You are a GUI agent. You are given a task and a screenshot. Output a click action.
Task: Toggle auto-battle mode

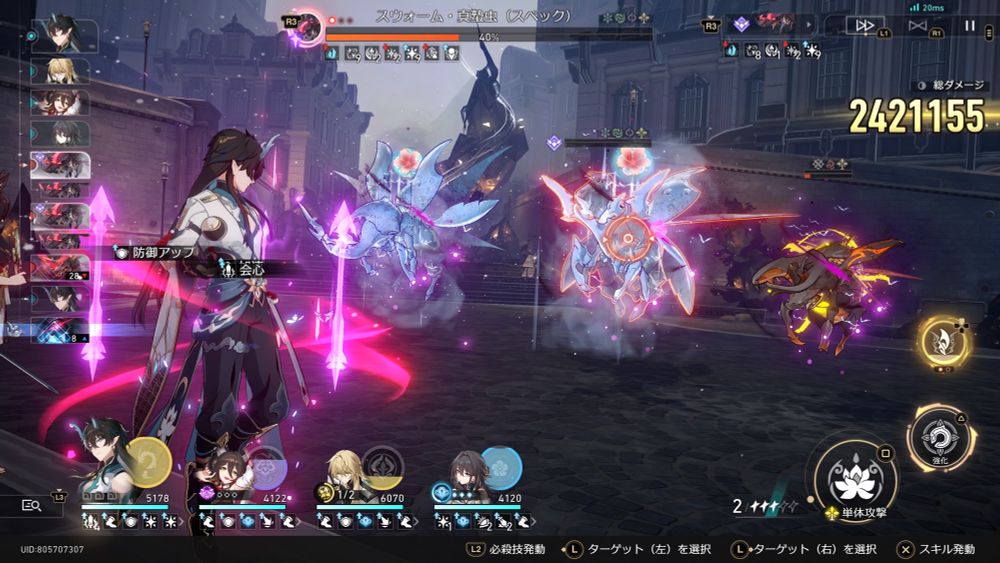tap(917, 25)
